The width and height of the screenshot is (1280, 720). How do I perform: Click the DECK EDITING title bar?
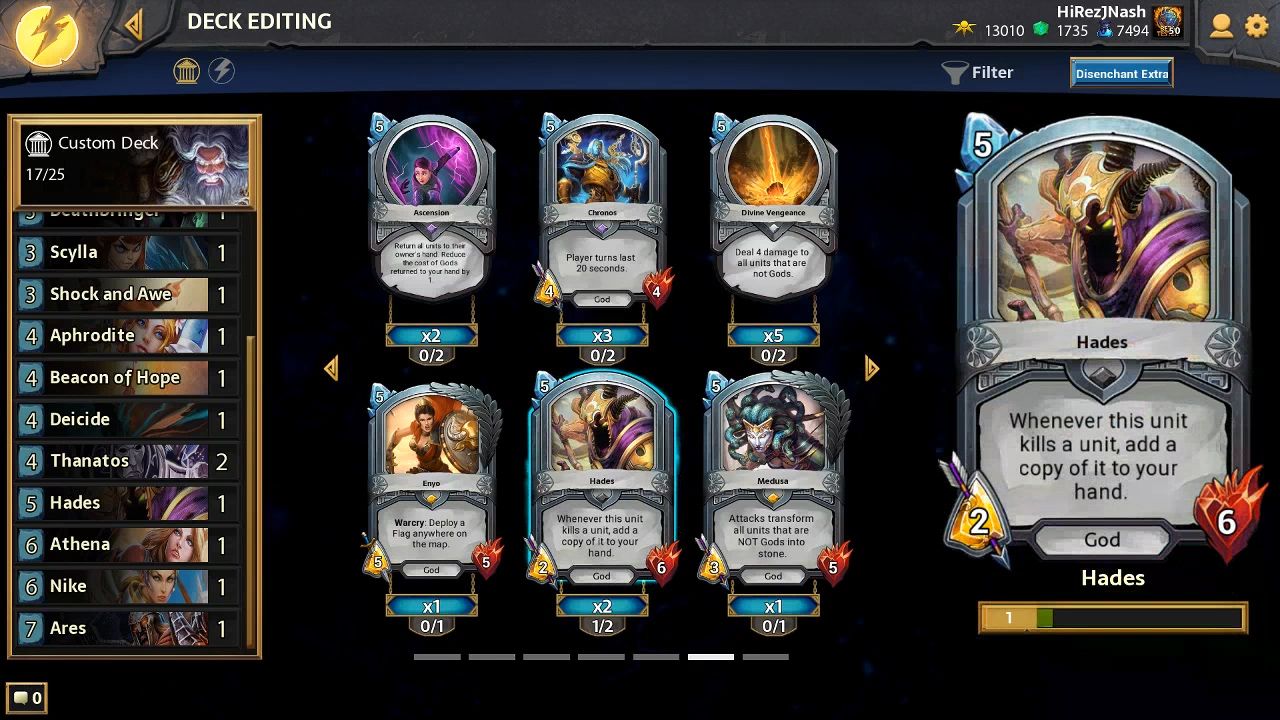[x=259, y=21]
